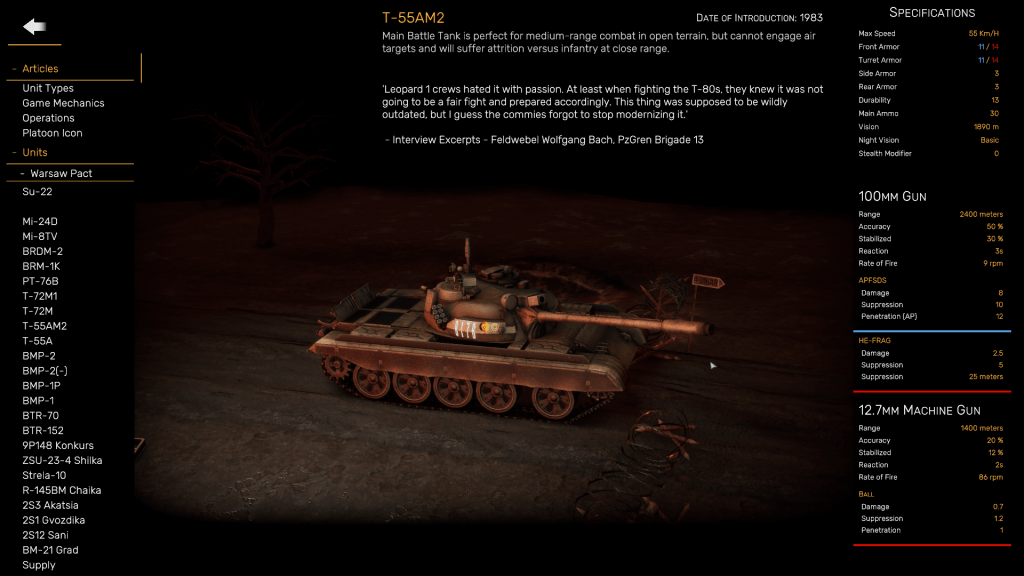Choose the PT-76B entry
Screen dimensions: 1024x576
click(42, 281)
